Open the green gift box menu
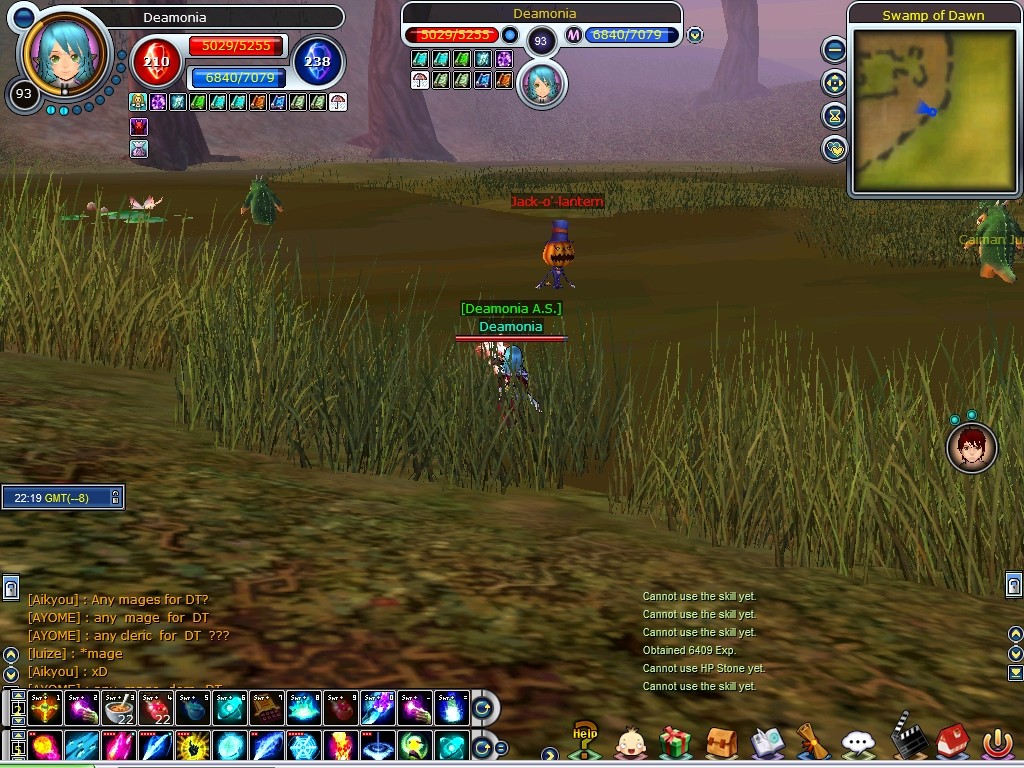 pos(676,743)
